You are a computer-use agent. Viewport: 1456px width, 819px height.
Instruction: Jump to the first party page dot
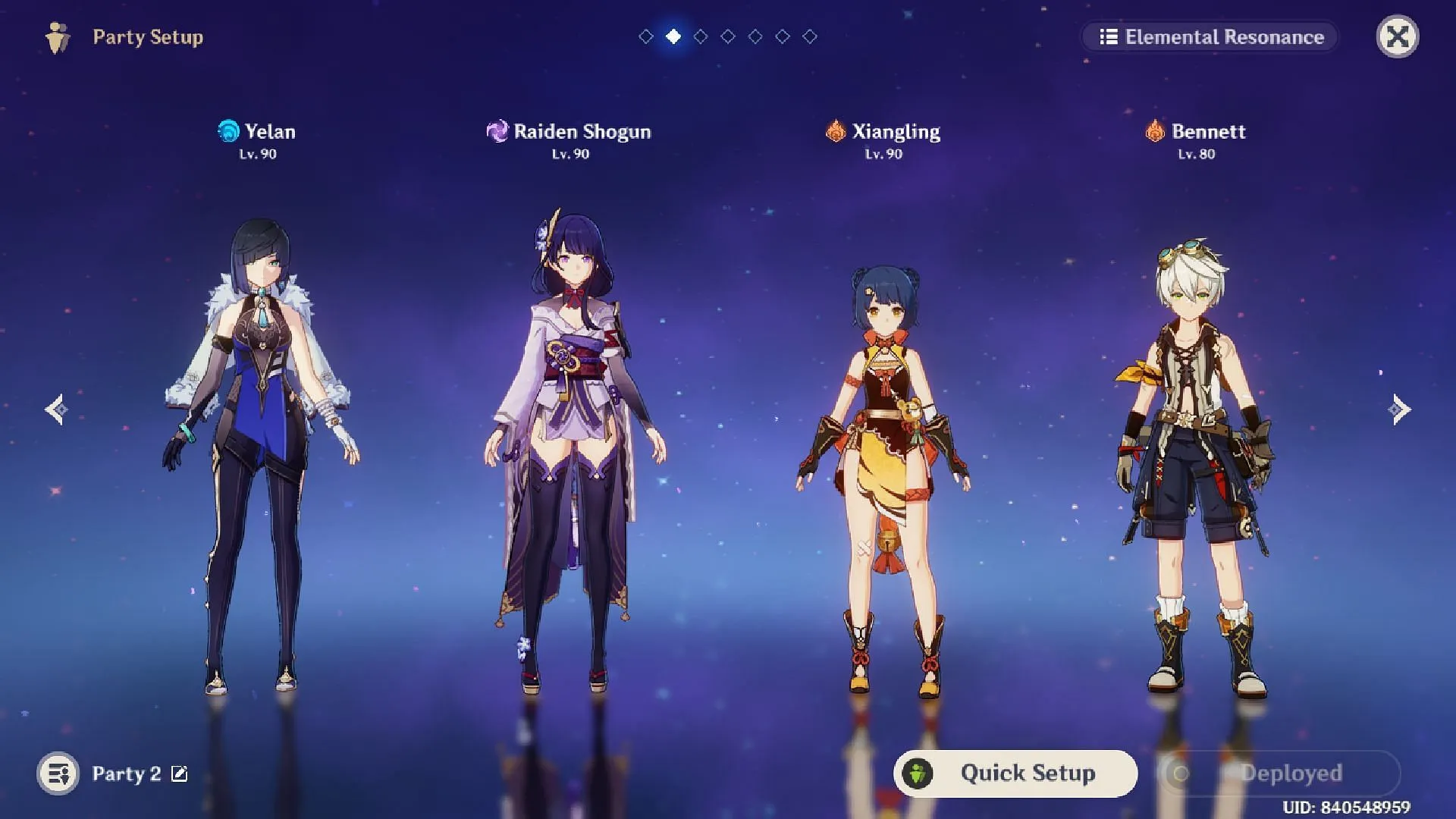[646, 36]
